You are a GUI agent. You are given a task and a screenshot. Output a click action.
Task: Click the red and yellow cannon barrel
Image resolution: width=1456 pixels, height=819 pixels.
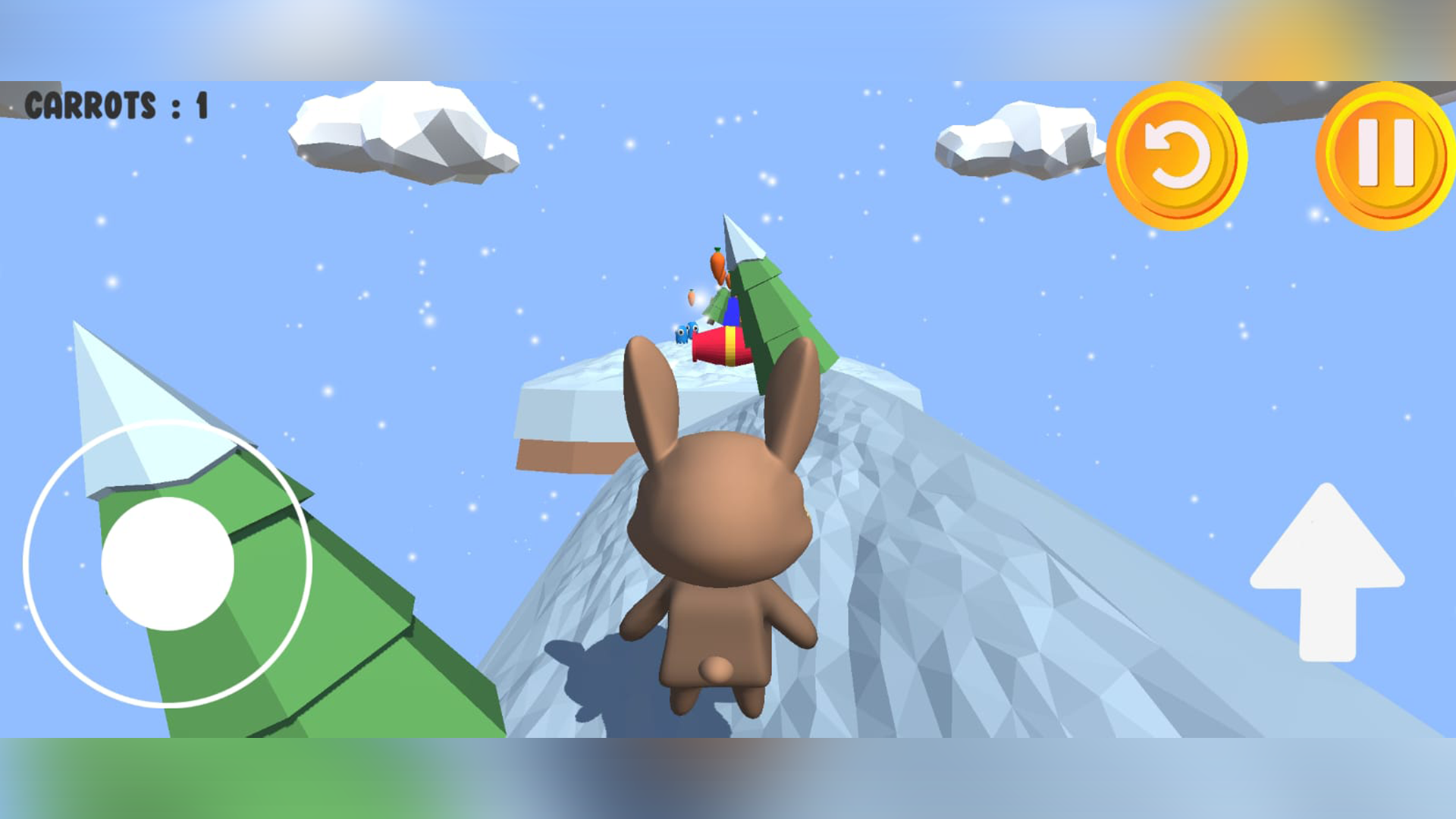coord(719,349)
